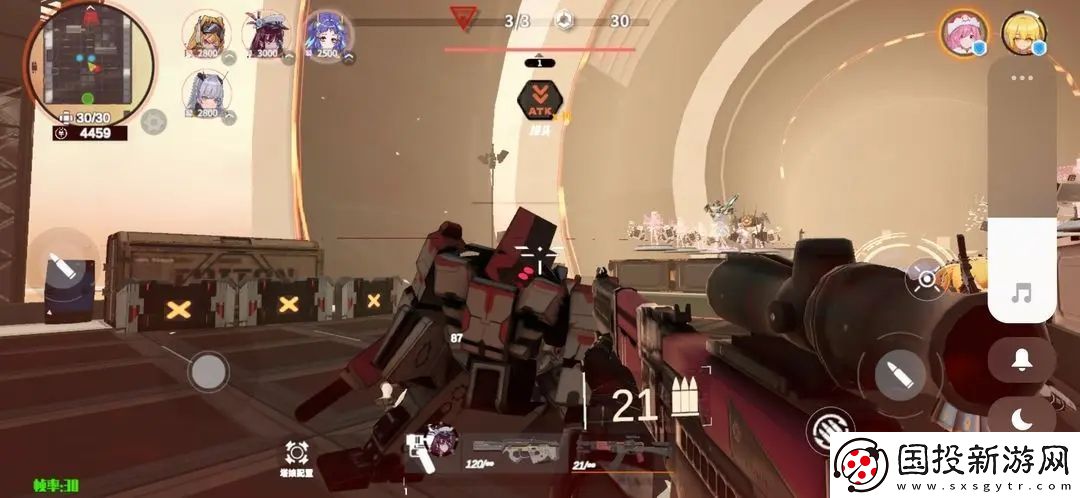This screenshot has width=1080, height=498.
Task: Select the blonde ally portrait at top right
Action: pyautogui.click(x=1023, y=35)
